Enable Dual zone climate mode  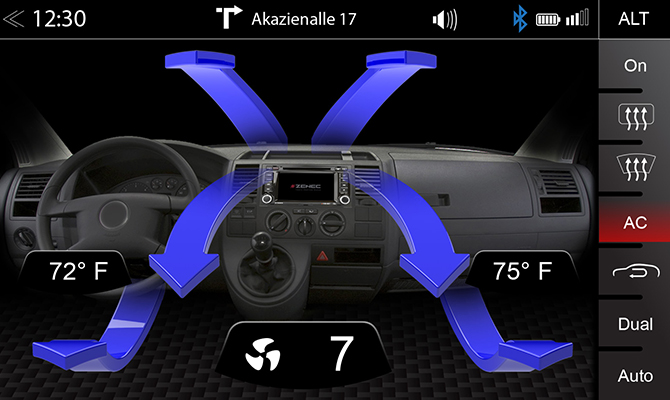coord(634,324)
